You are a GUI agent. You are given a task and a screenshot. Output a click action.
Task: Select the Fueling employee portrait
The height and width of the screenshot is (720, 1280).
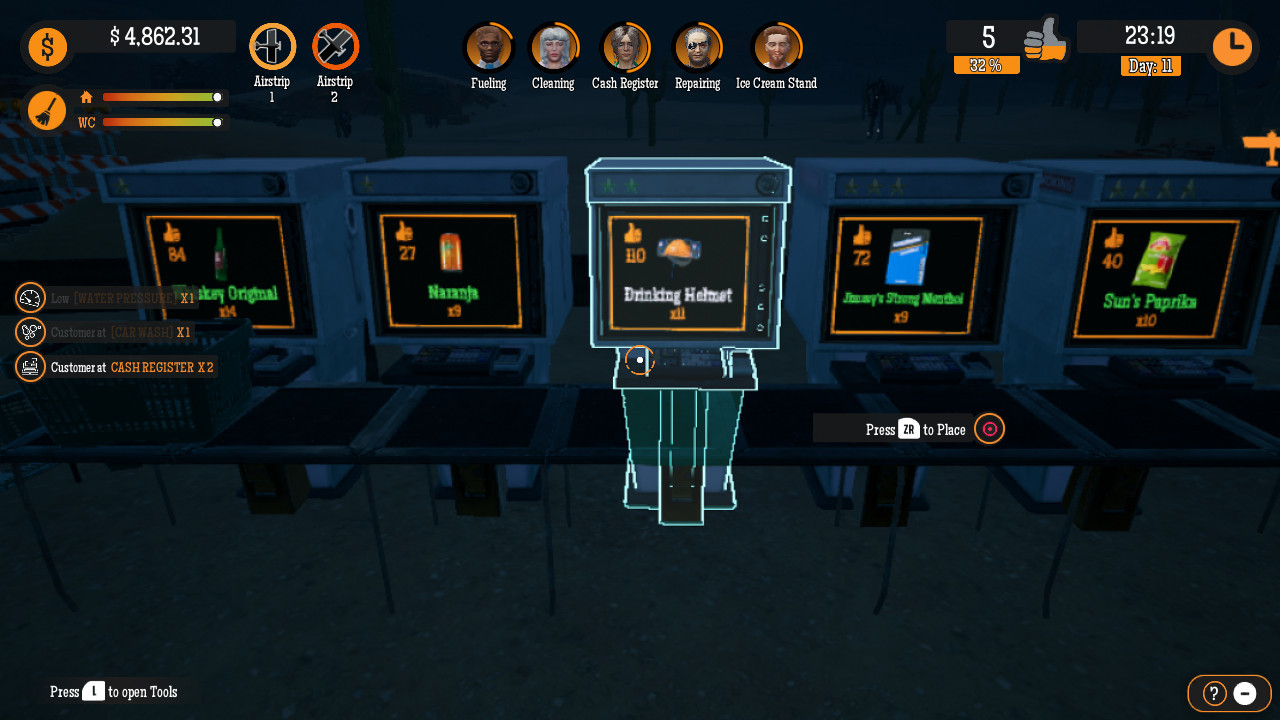[489, 45]
